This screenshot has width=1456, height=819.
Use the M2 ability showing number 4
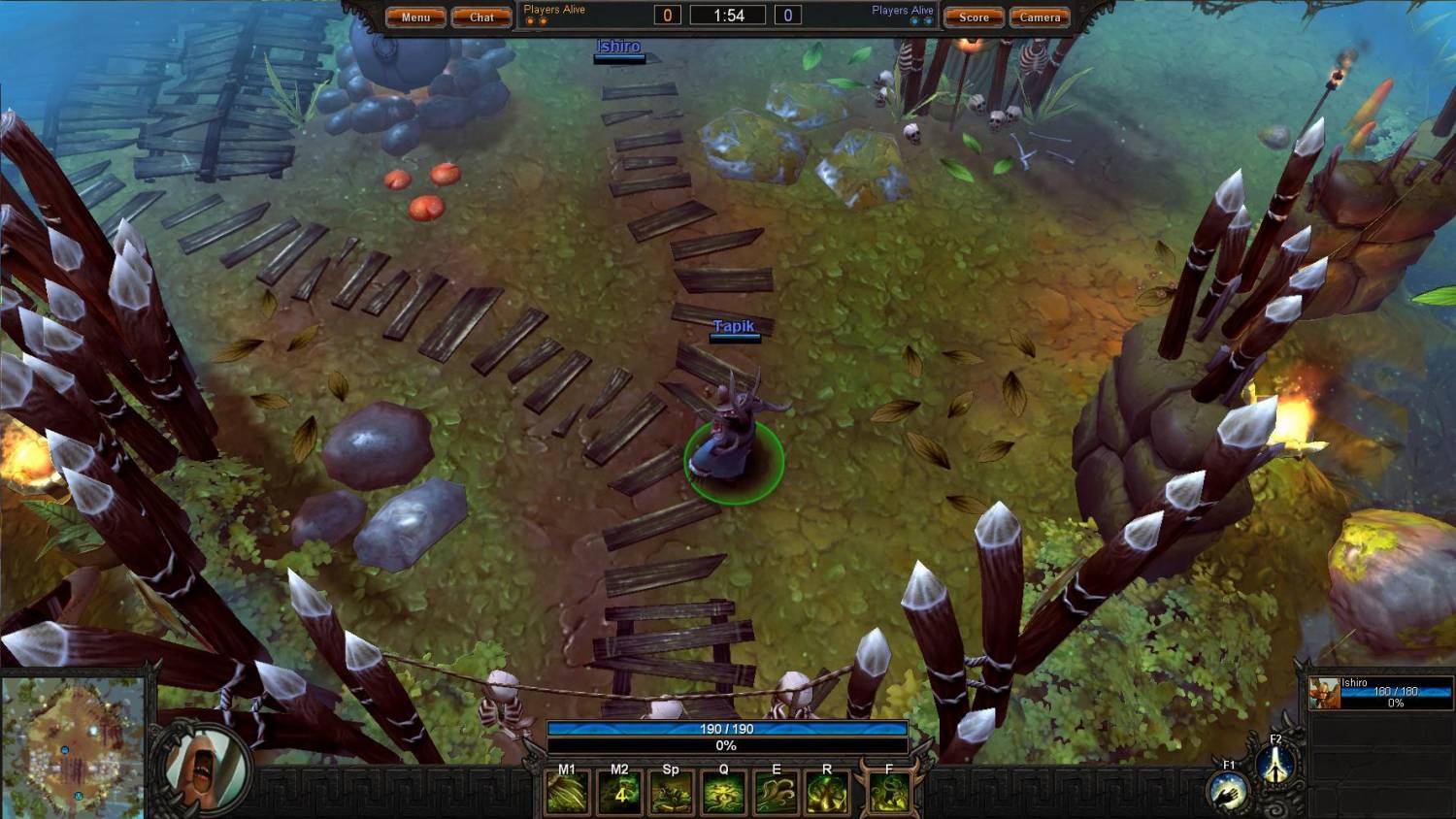coord(620,794)
